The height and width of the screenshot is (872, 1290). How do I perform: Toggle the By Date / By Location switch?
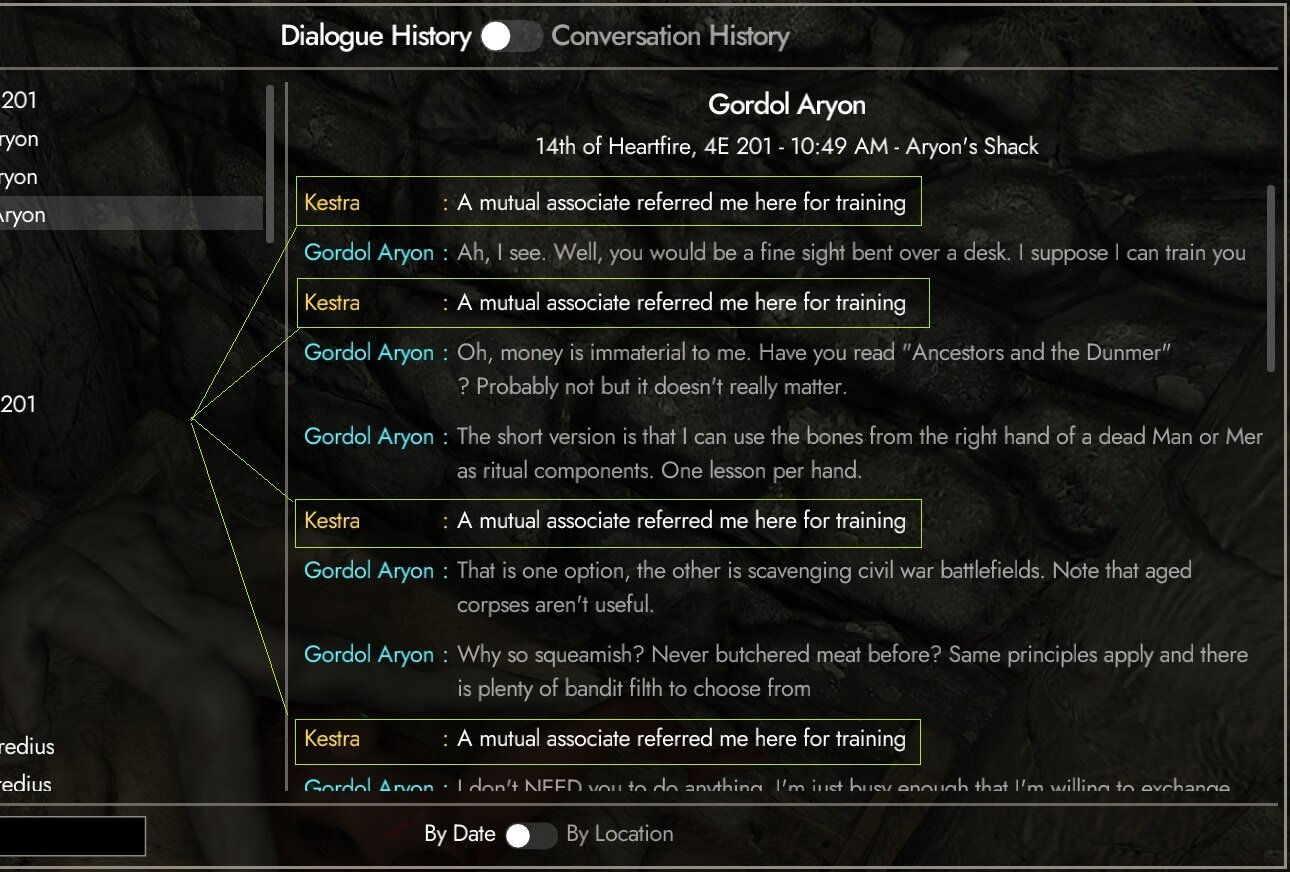[530, 835]
